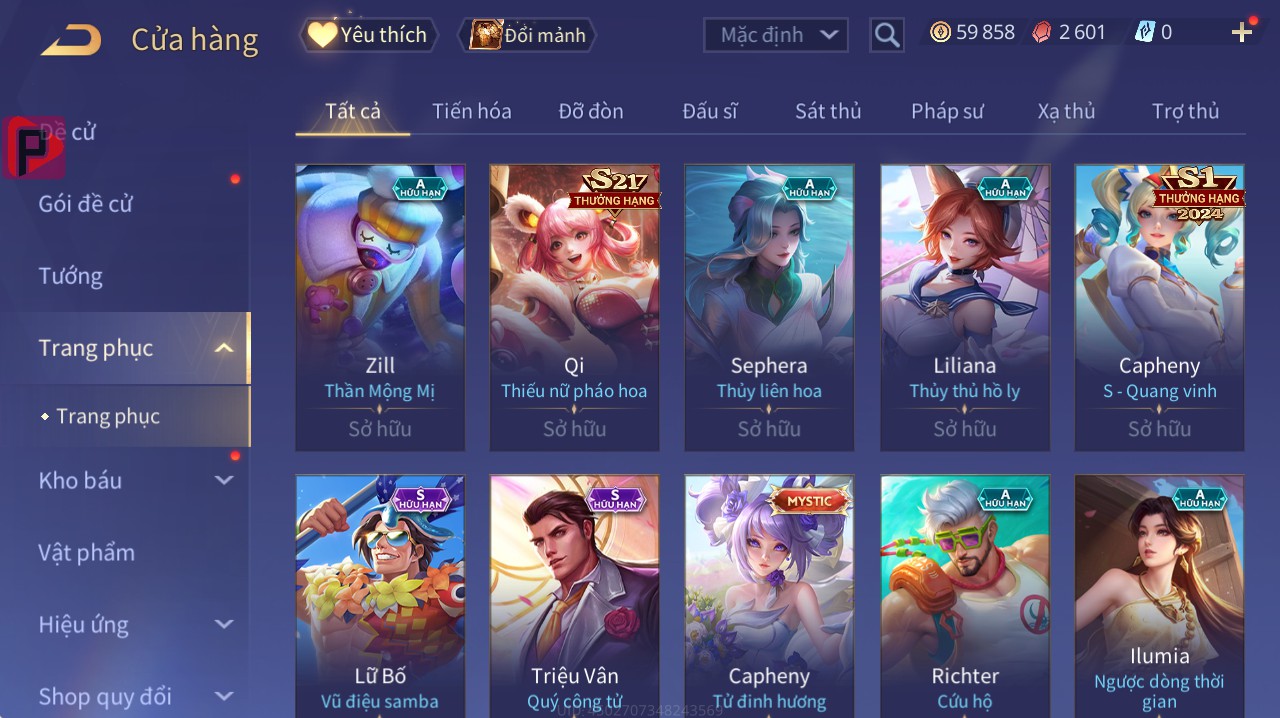Open the Đổi mảnh fragment exchange
This screenshot has width=1280, height=718.
pos(527,35)
